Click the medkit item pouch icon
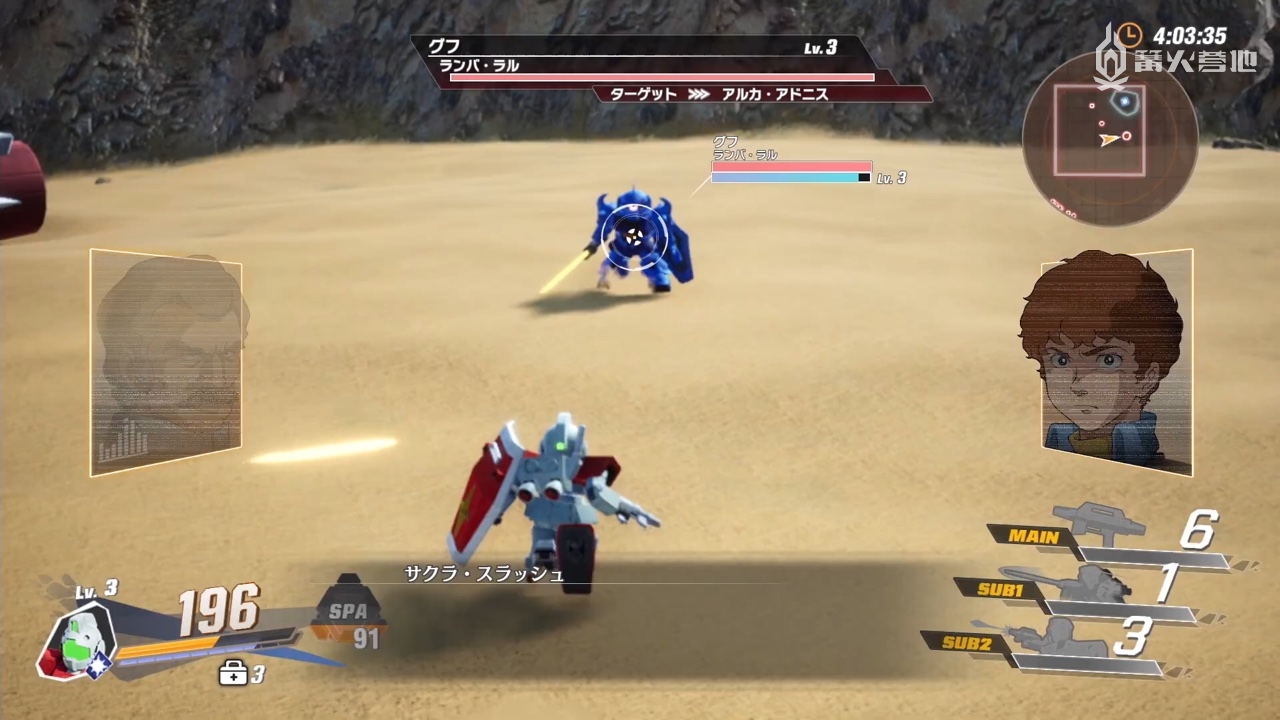 click(232, 674)
